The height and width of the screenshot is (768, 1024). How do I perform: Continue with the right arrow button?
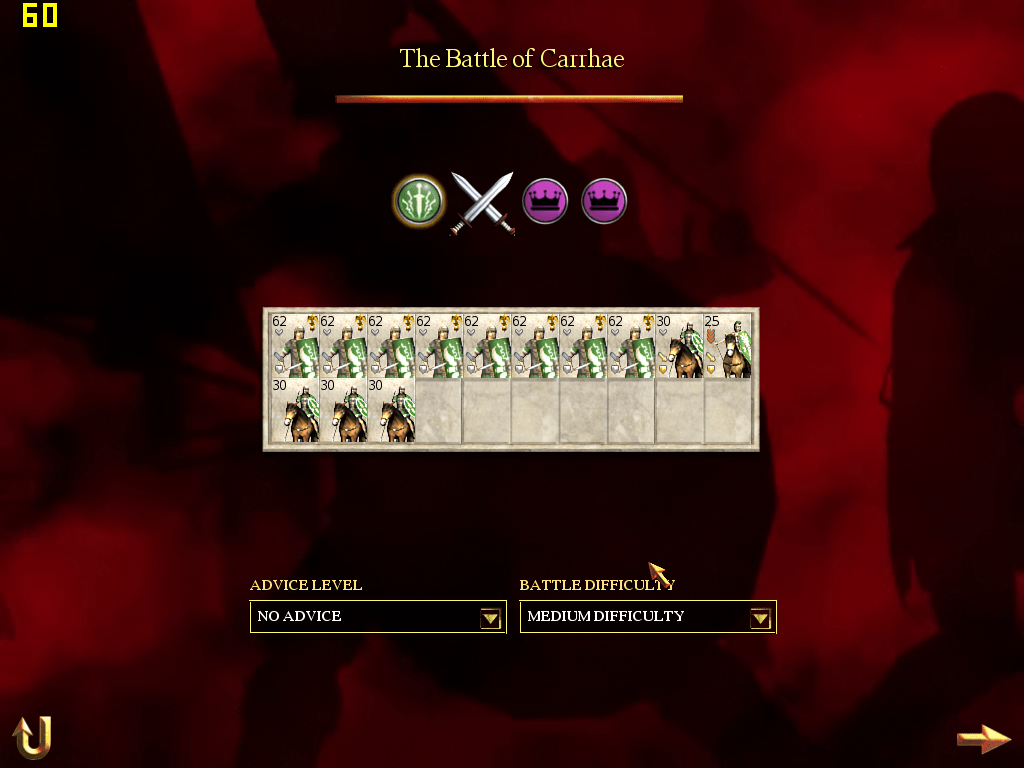[x=983, y=739]
